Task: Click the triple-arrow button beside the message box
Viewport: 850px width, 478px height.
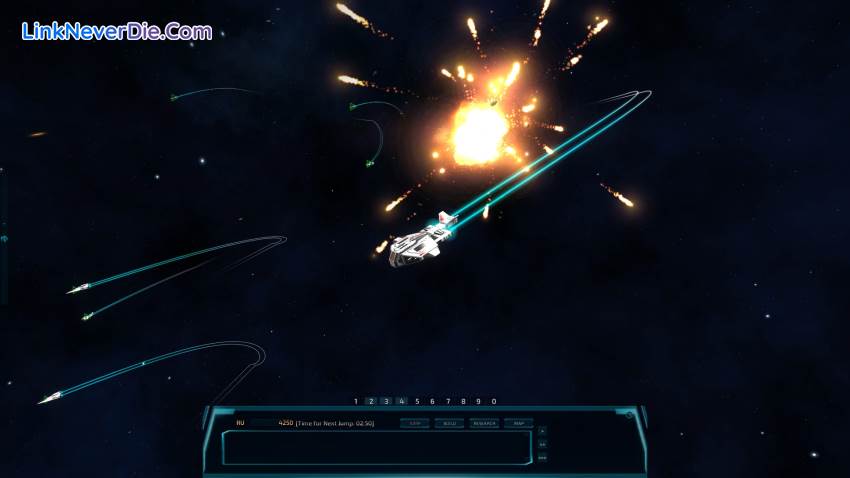Action: [x=542, y=457]
